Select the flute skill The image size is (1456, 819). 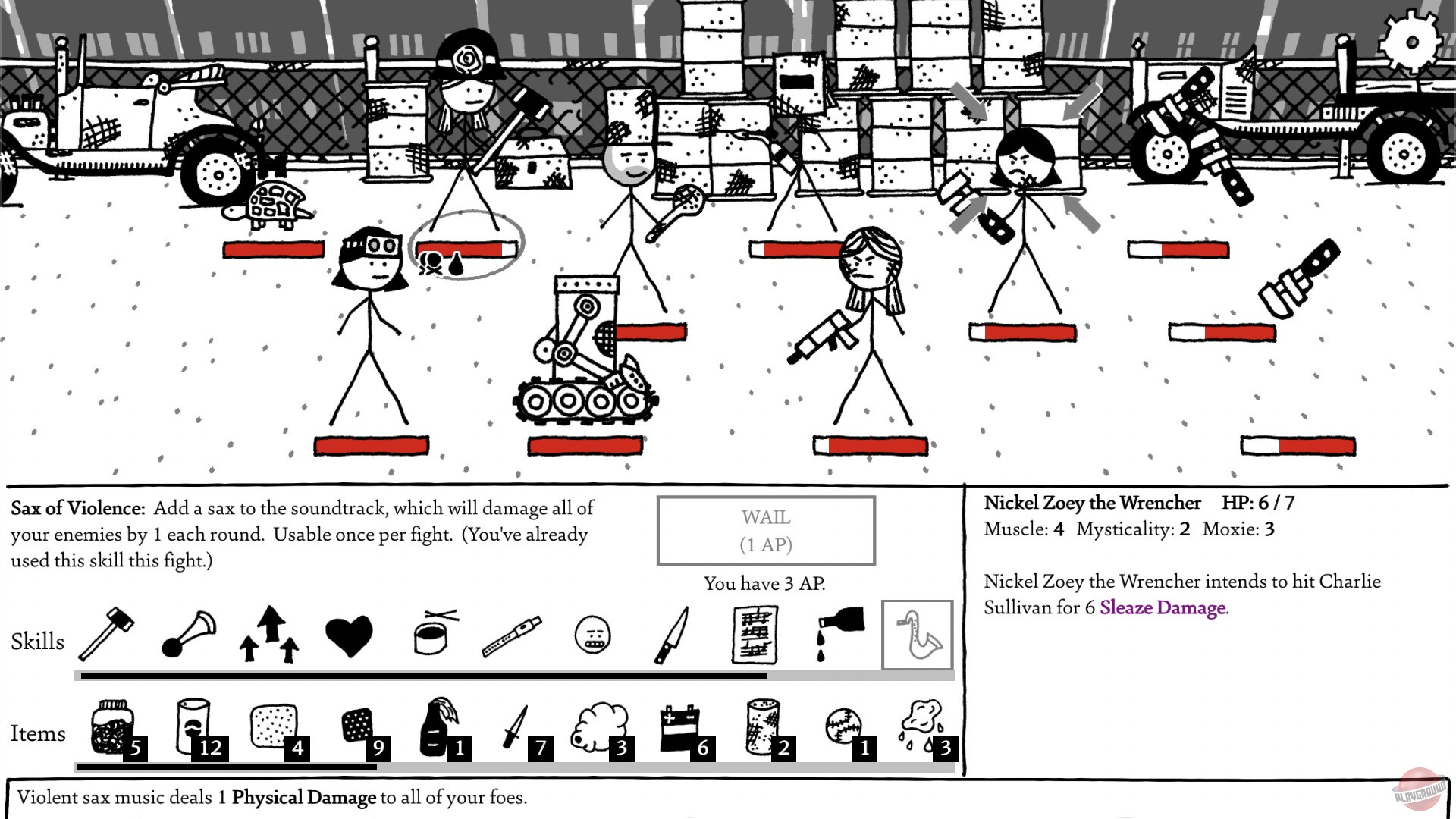coord(513,635)
